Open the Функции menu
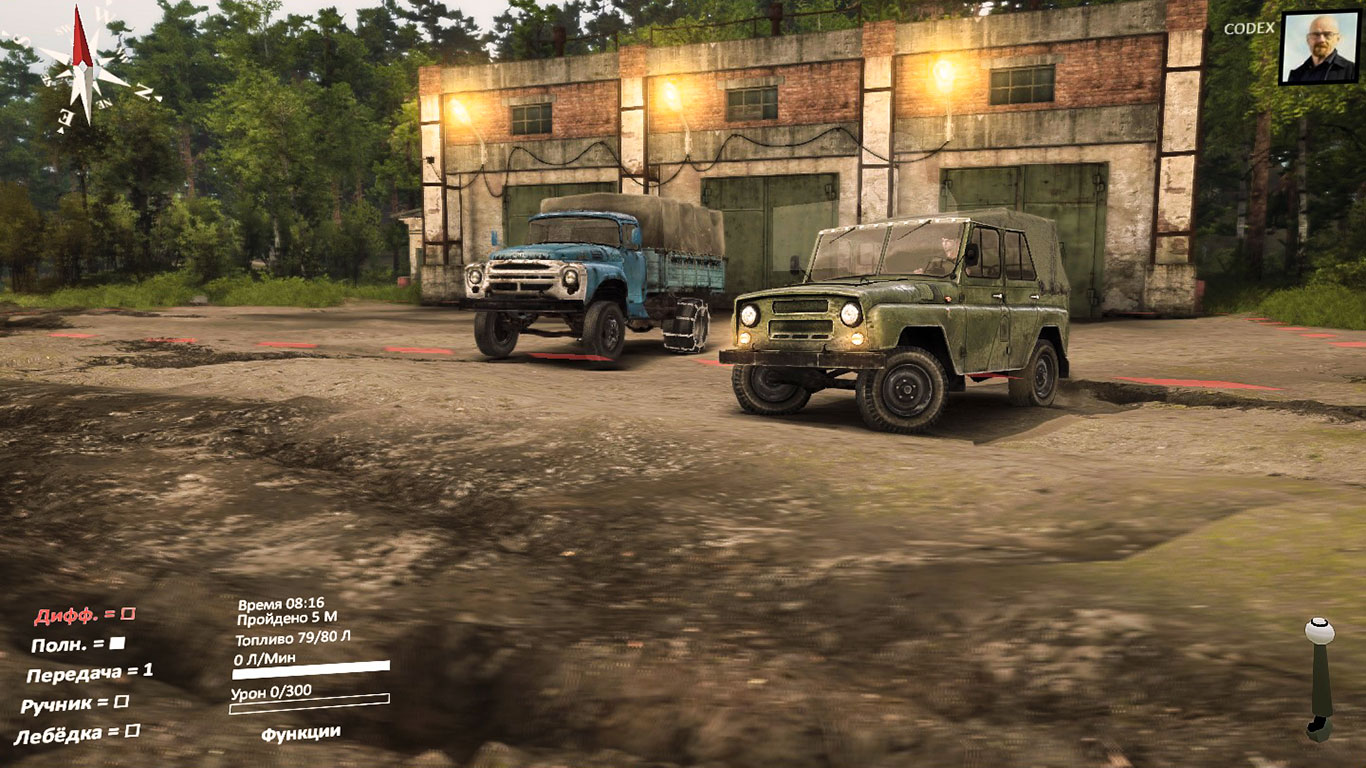1366x768 pixels. click(x=300, y=733)
